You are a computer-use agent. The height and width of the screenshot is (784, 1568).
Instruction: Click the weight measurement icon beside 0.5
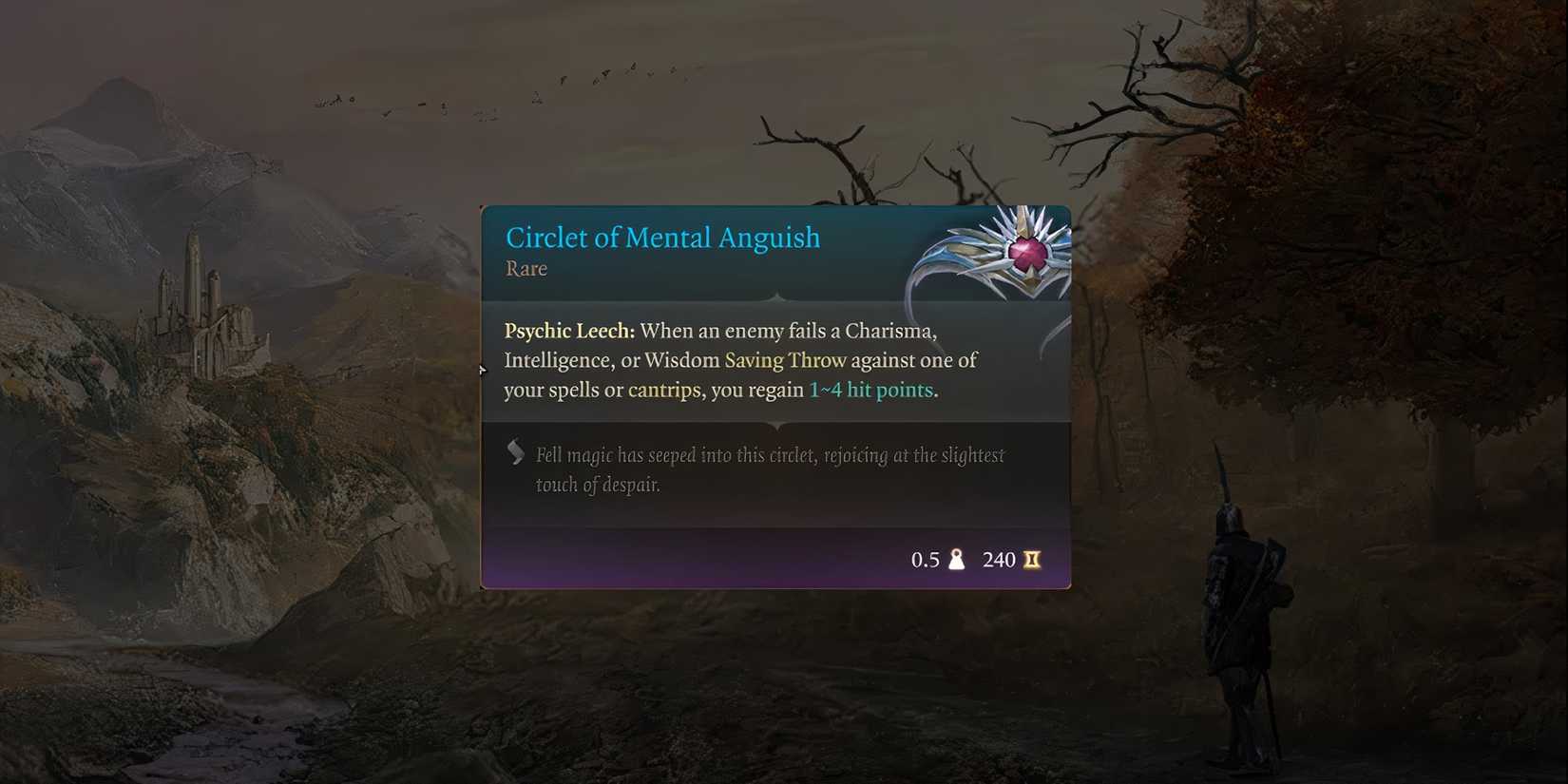(x=957, y=560)
